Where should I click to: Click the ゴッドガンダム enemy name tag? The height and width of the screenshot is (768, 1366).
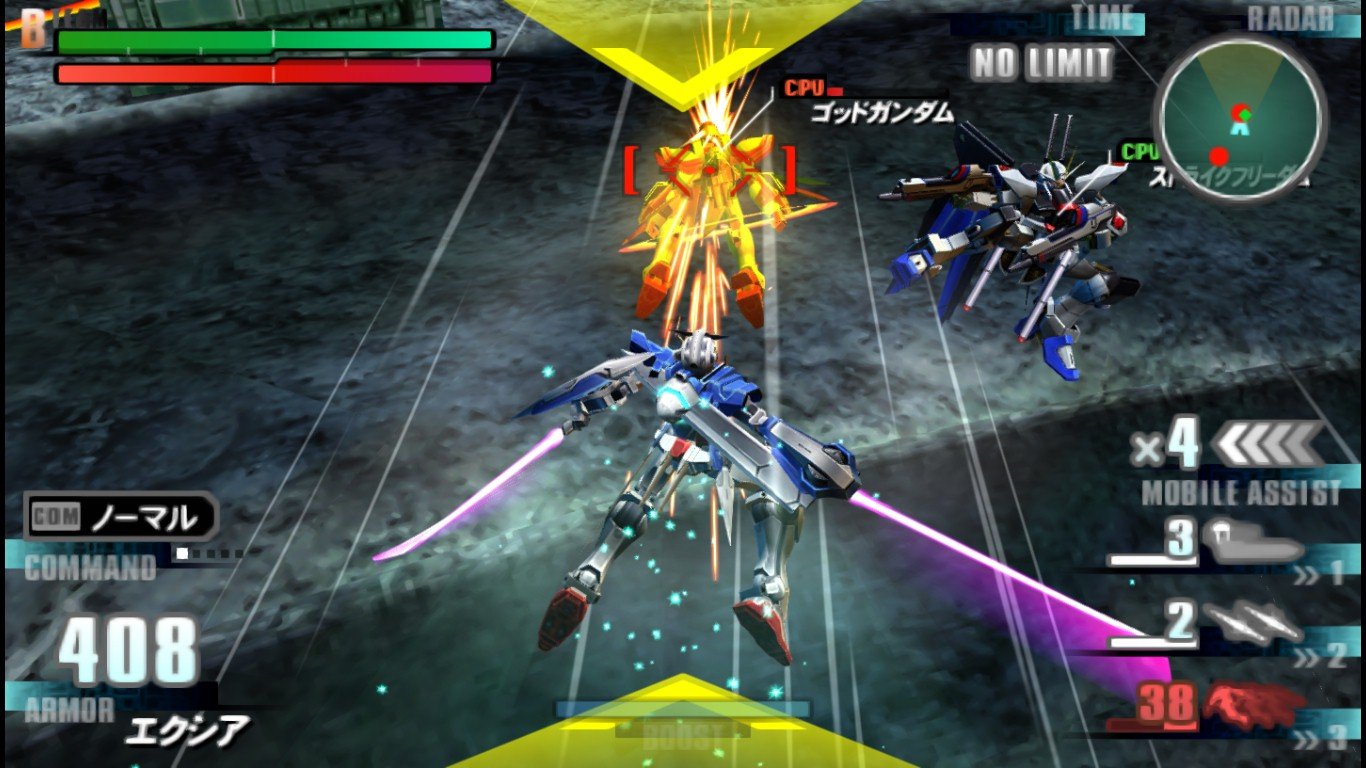tap(880, 112)
